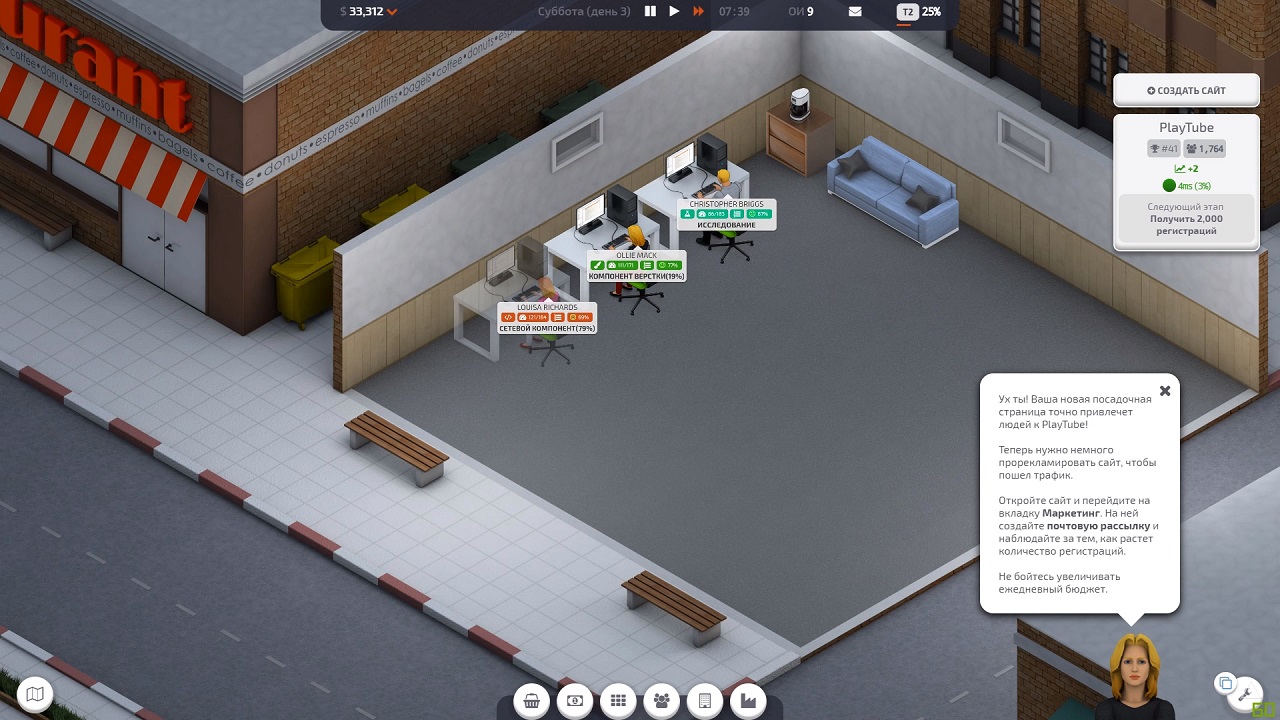
Task: Click the T2 tier progress indicator
Action: coord(918,12)
